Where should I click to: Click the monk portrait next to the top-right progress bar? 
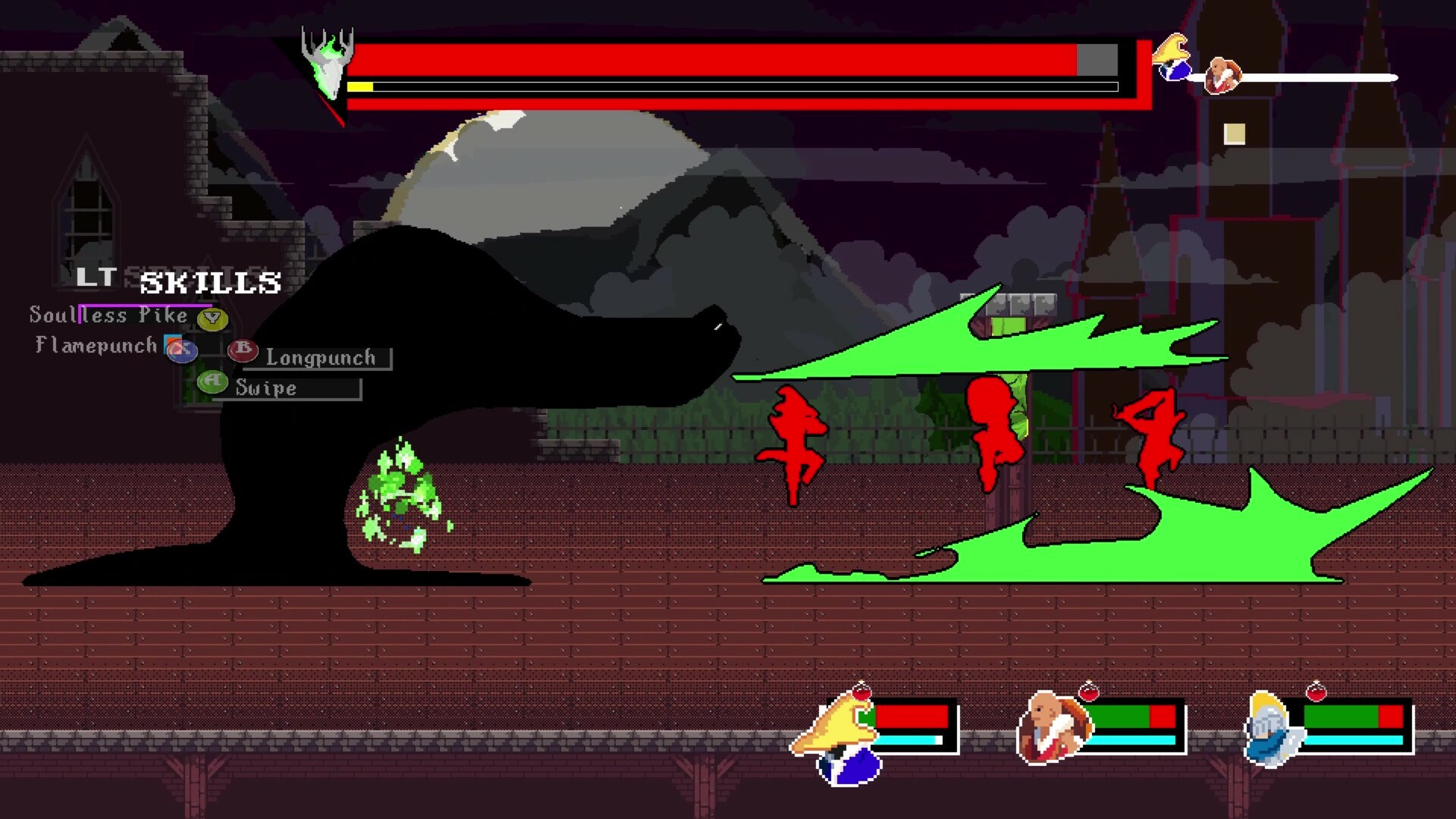tap(1222, 76)
